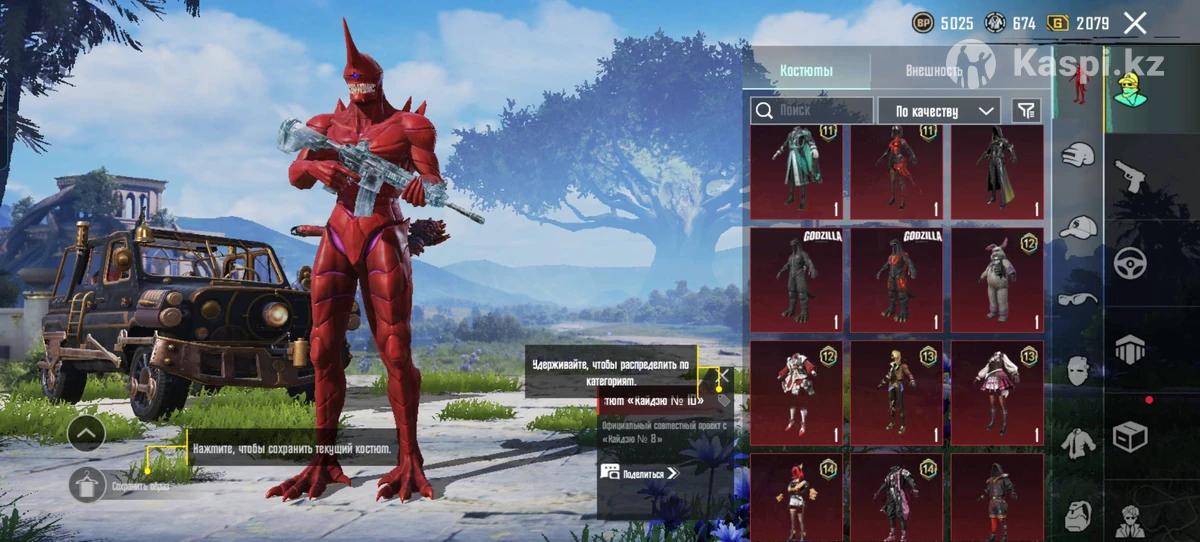Image resolution: width=1200 pixels, height=542 pixels.
Task: Open the crate box section
Action: pyautogui.click(x=1130, y=437)
